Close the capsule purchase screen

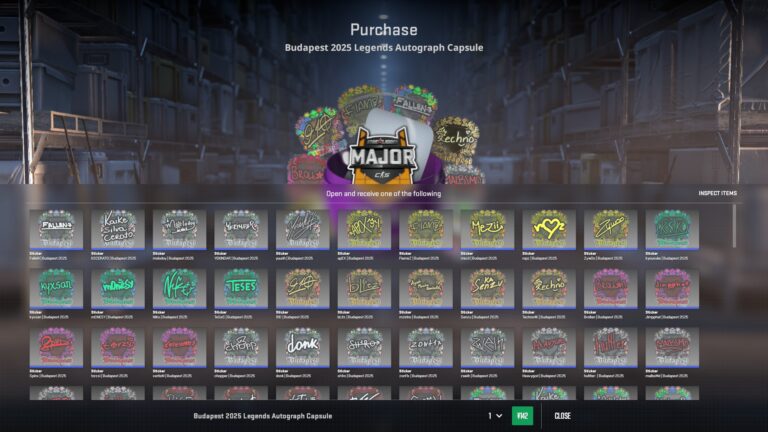[562, 416]
